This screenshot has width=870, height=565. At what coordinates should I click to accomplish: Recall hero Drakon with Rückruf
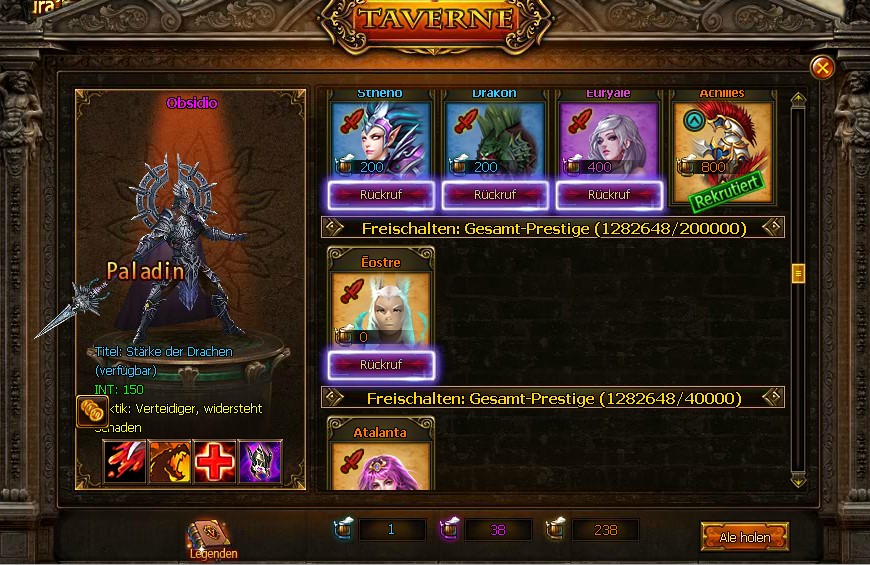[x=494, y=194]
